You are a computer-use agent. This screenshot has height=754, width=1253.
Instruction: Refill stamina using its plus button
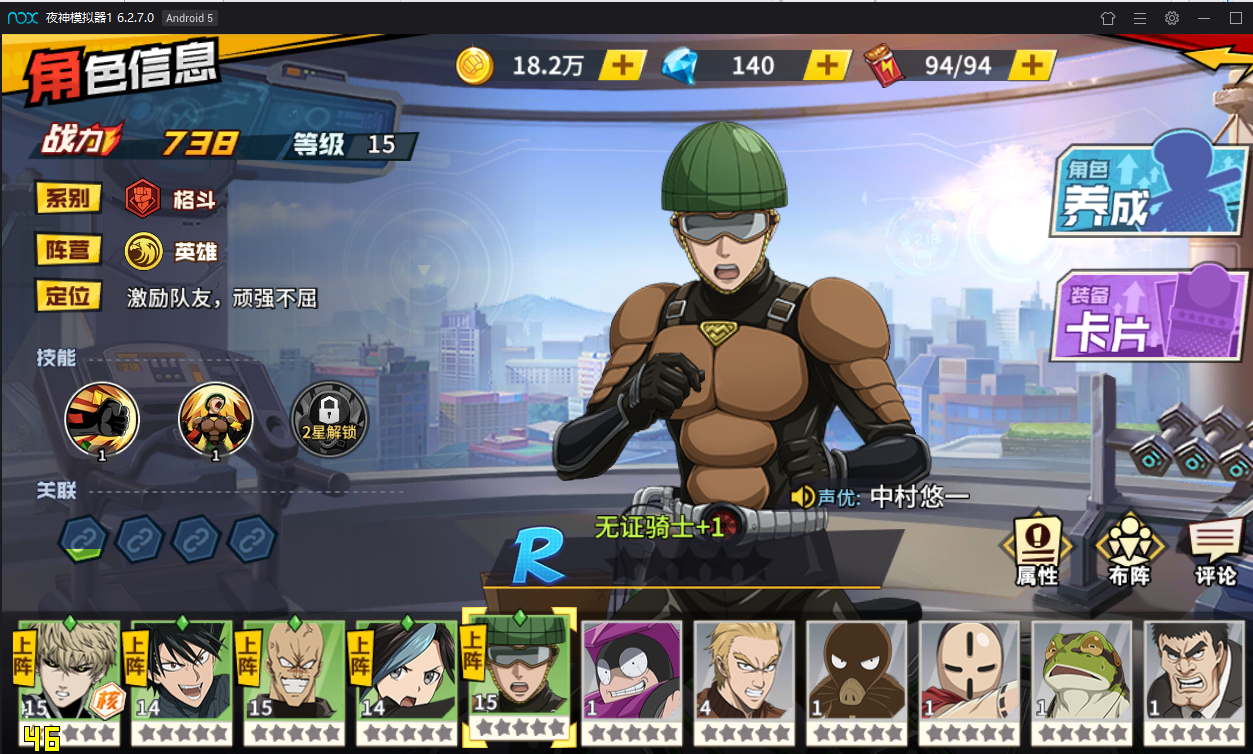[1031, 66]
